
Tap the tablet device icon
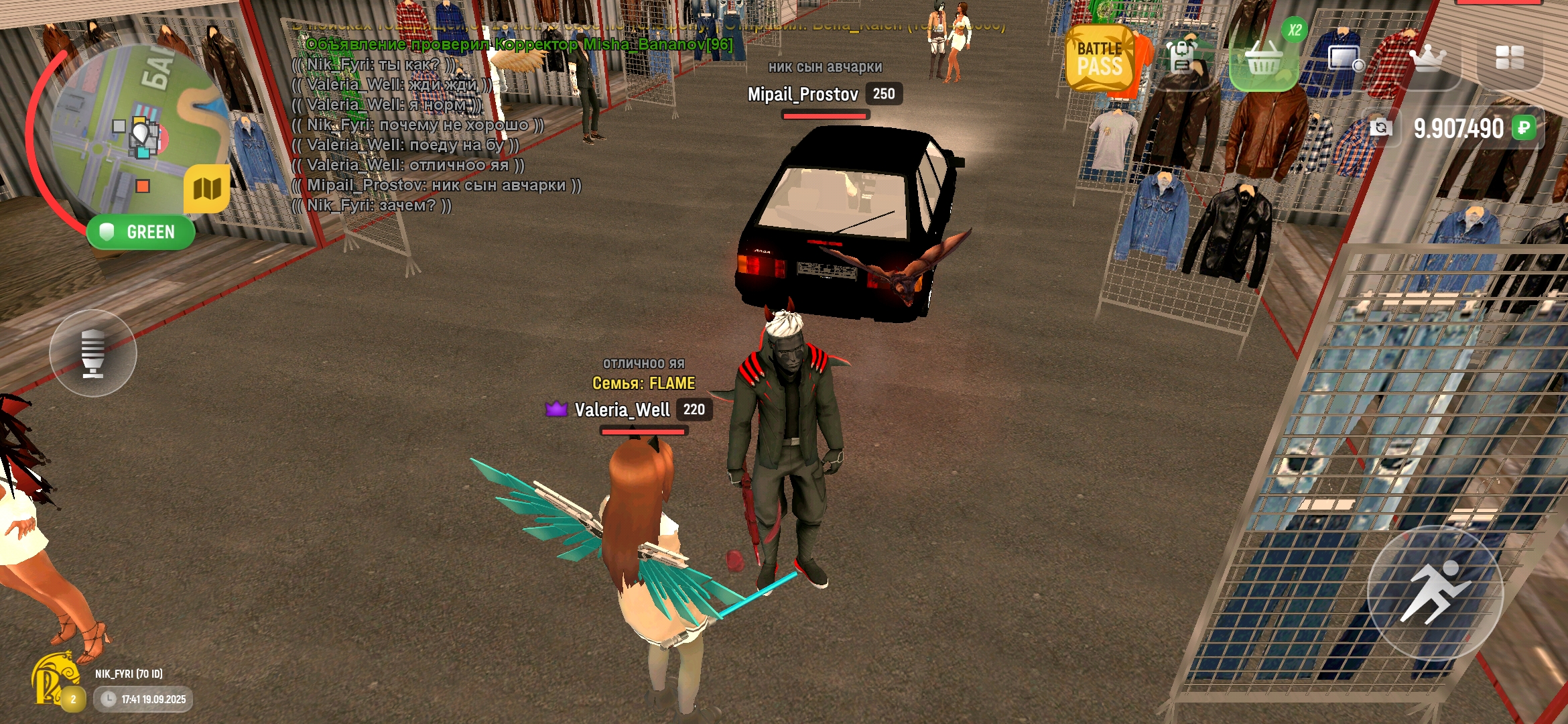[1346, 59]
